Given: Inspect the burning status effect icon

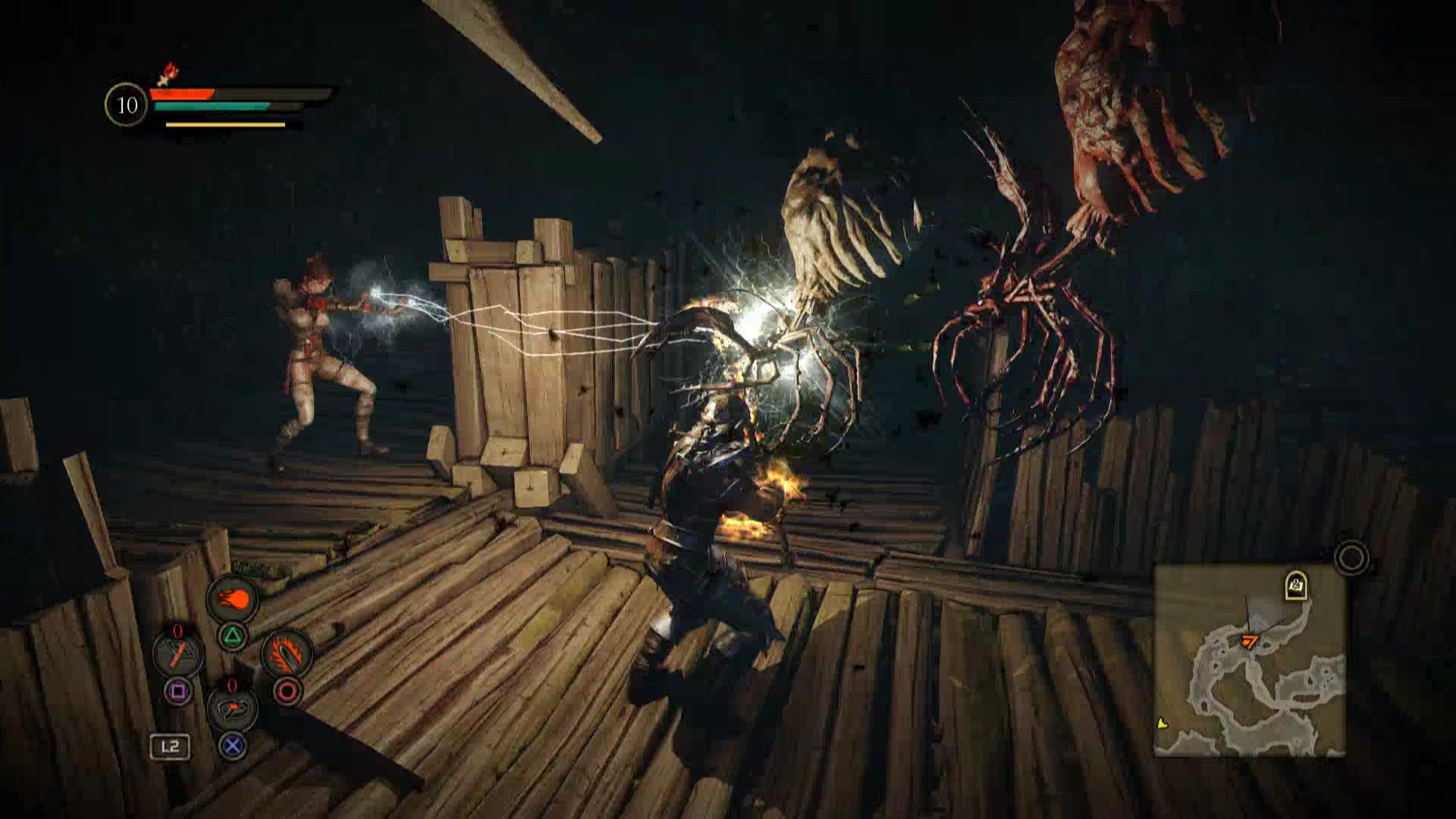Looking at the screenshot, I should click(x=168, y=74).
